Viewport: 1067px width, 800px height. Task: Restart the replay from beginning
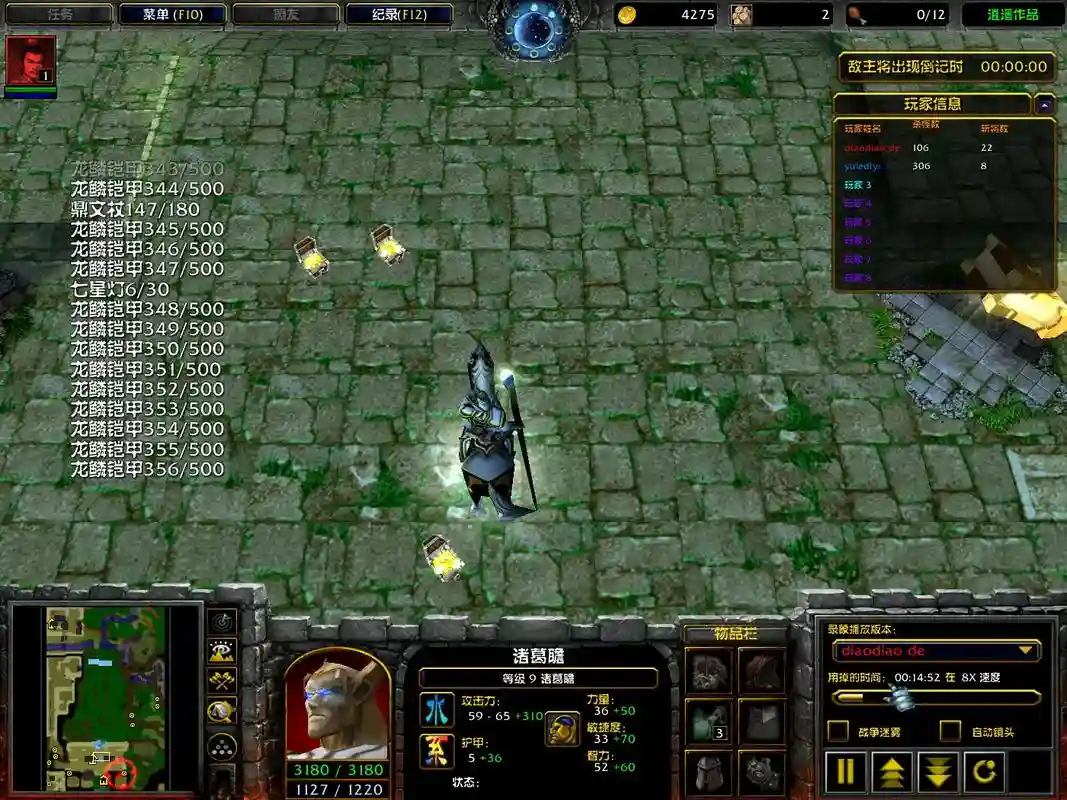click(985, 771)
